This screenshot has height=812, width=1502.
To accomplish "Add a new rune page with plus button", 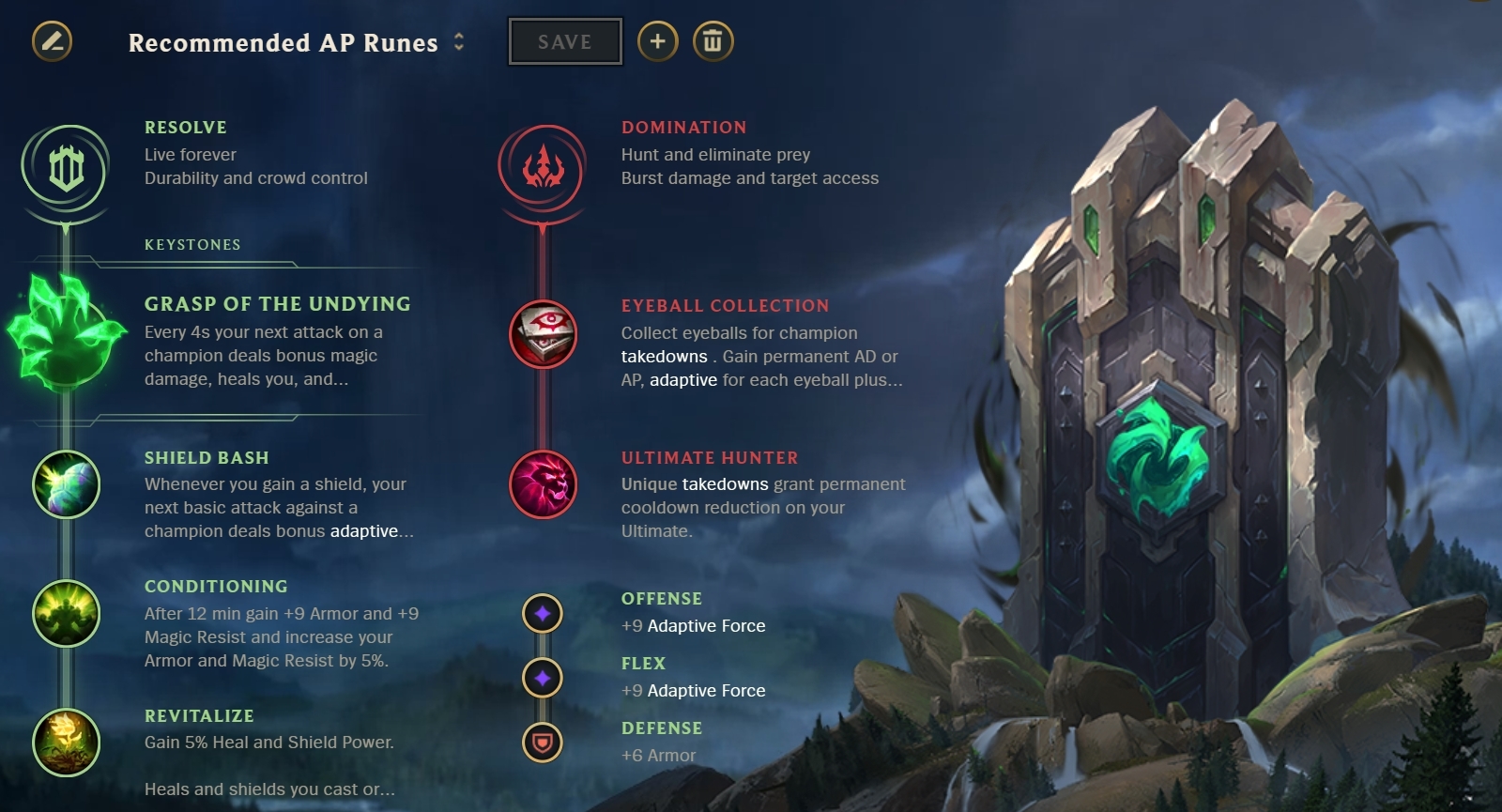I will click(658, 41).
